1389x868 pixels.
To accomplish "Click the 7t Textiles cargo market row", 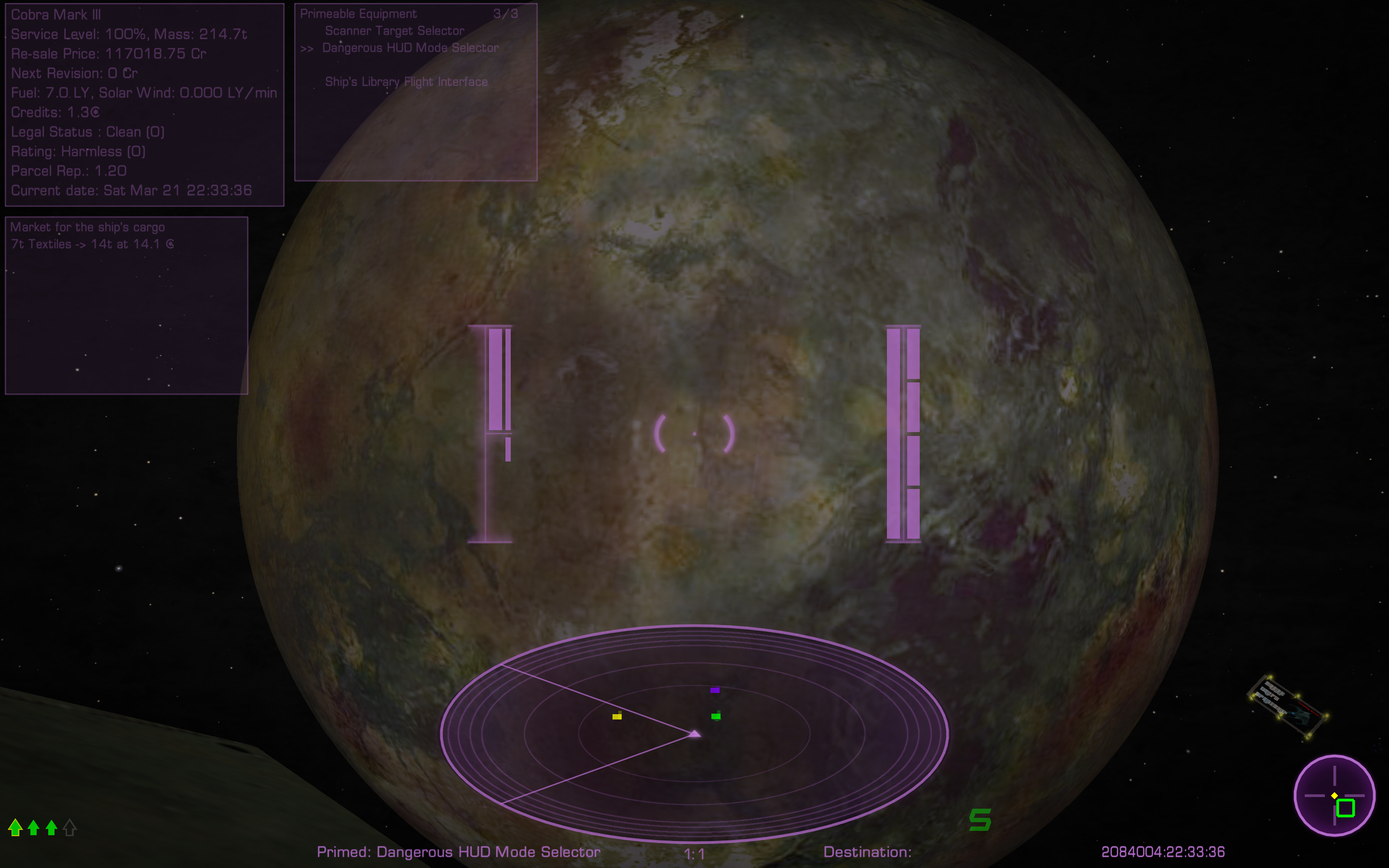I will tap(92, 244).
